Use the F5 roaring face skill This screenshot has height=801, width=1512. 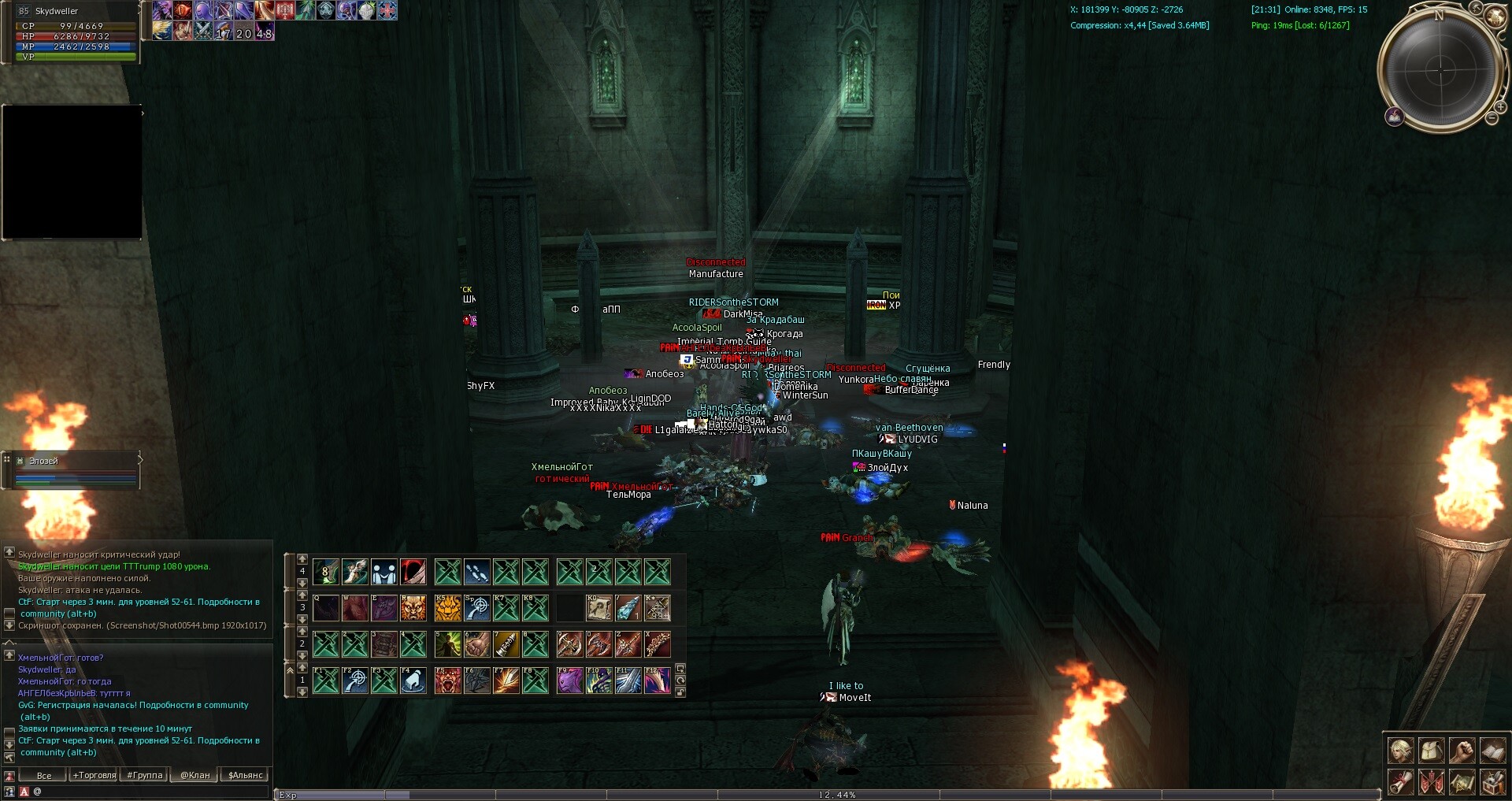[448, 680]
